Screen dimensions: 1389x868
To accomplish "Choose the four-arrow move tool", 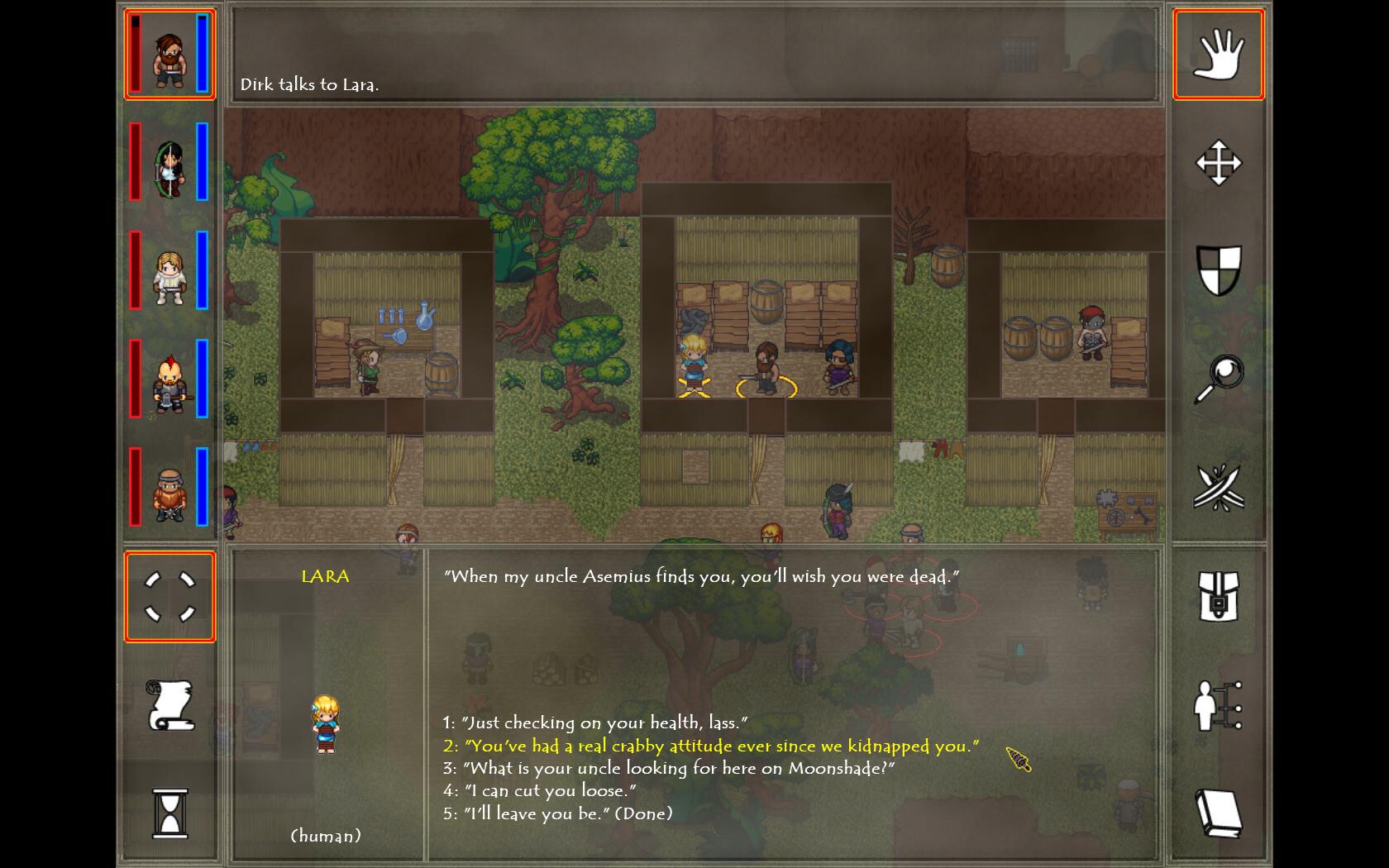I will click(x=1219, y=163).
